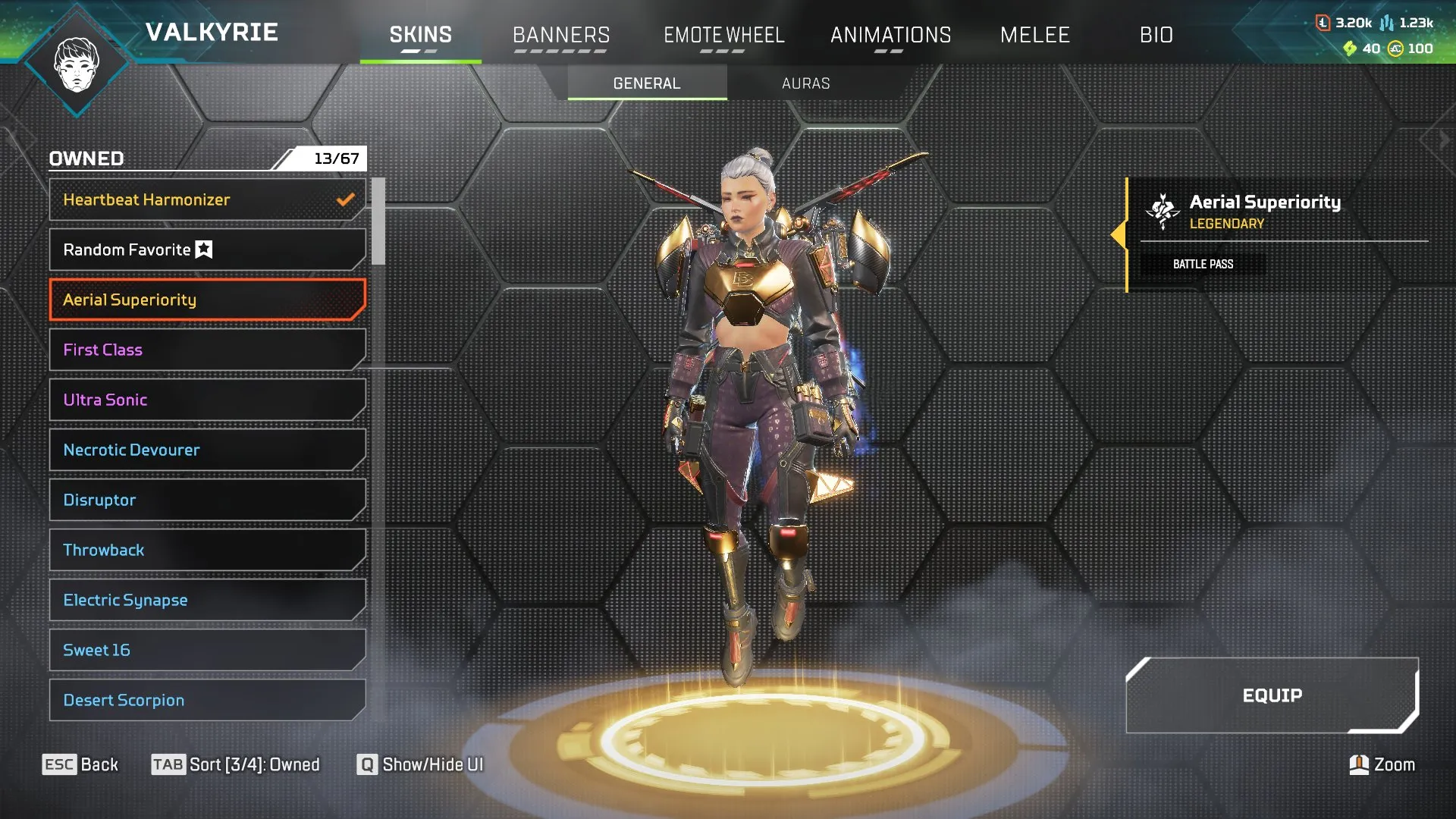Click the equipped checkmark on Heartbeat Harmonizer
Image resolution: width=1456 pixels, height=819 pixels.
pos(345,199)
